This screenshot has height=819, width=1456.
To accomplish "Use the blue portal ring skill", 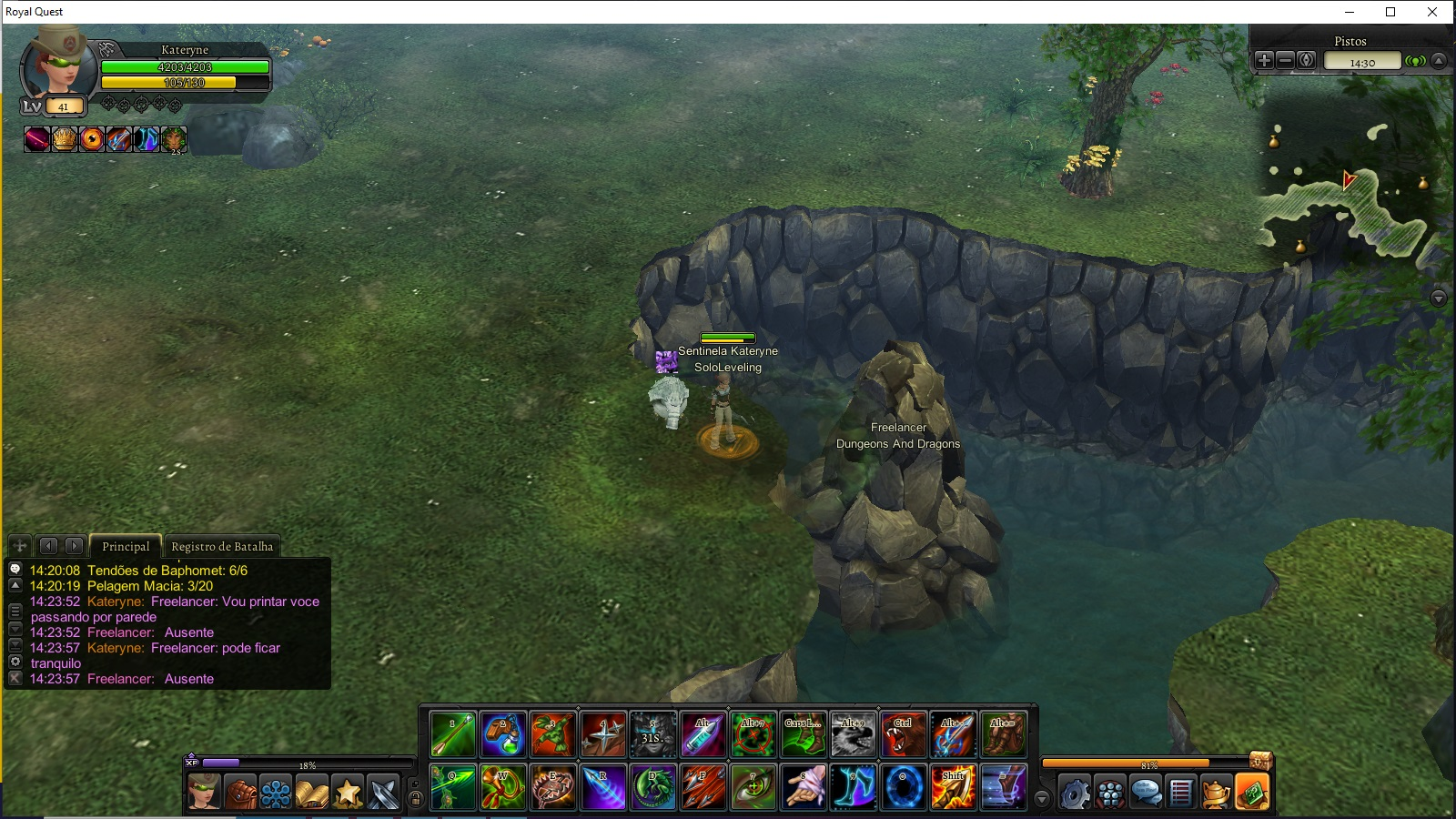I will pyautogui.click(x=904, y=787).
